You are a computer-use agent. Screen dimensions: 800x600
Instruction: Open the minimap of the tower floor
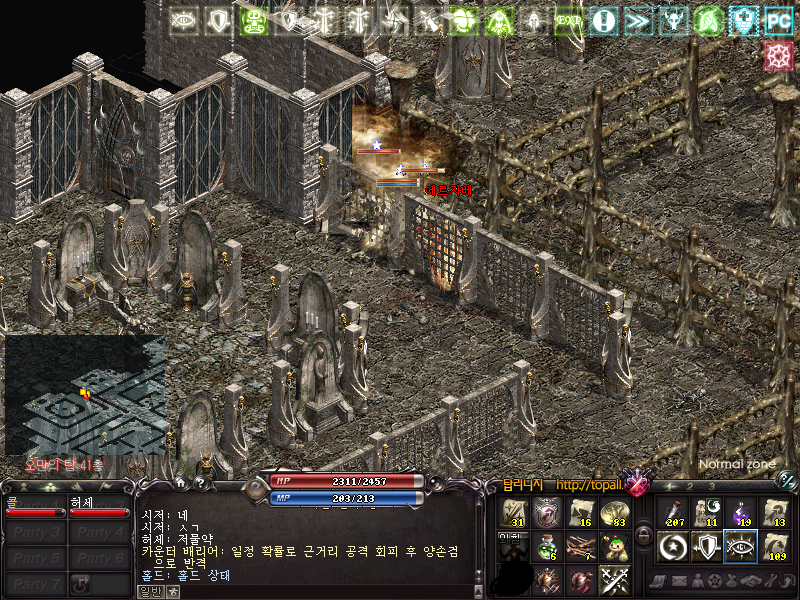pyautogui.click(x=84, y=393)
